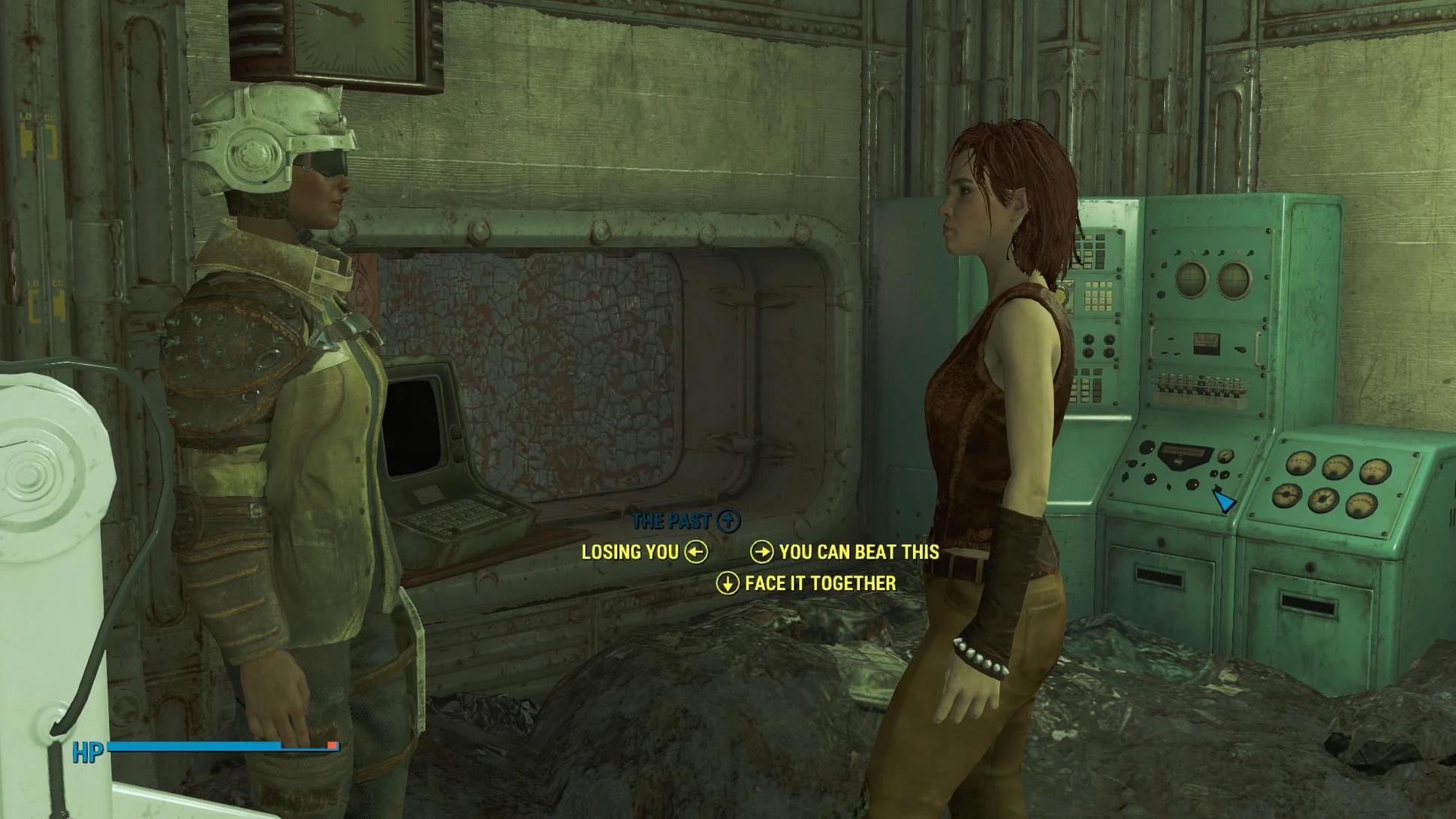1456x819 pixels.
Task: Pick the "You Can Beat This" response
Action: click(858, 553)
